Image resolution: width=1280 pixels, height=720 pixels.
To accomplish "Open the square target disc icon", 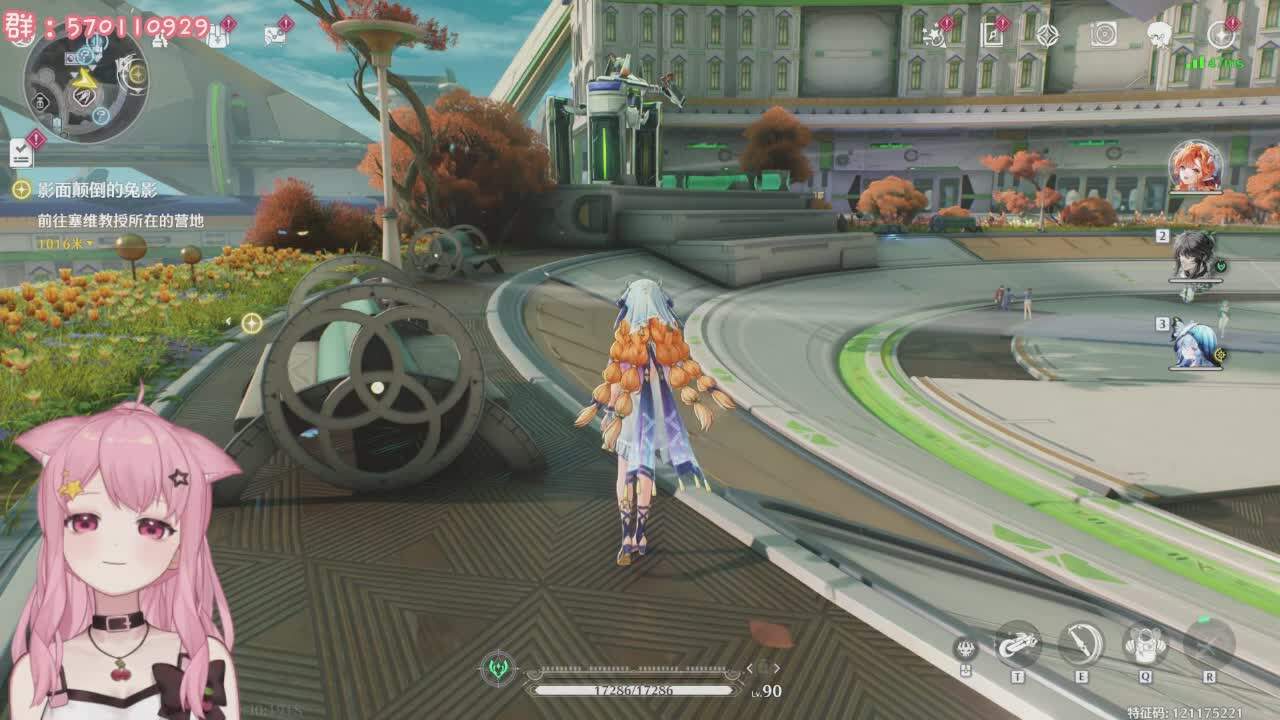I will 1103,35.
